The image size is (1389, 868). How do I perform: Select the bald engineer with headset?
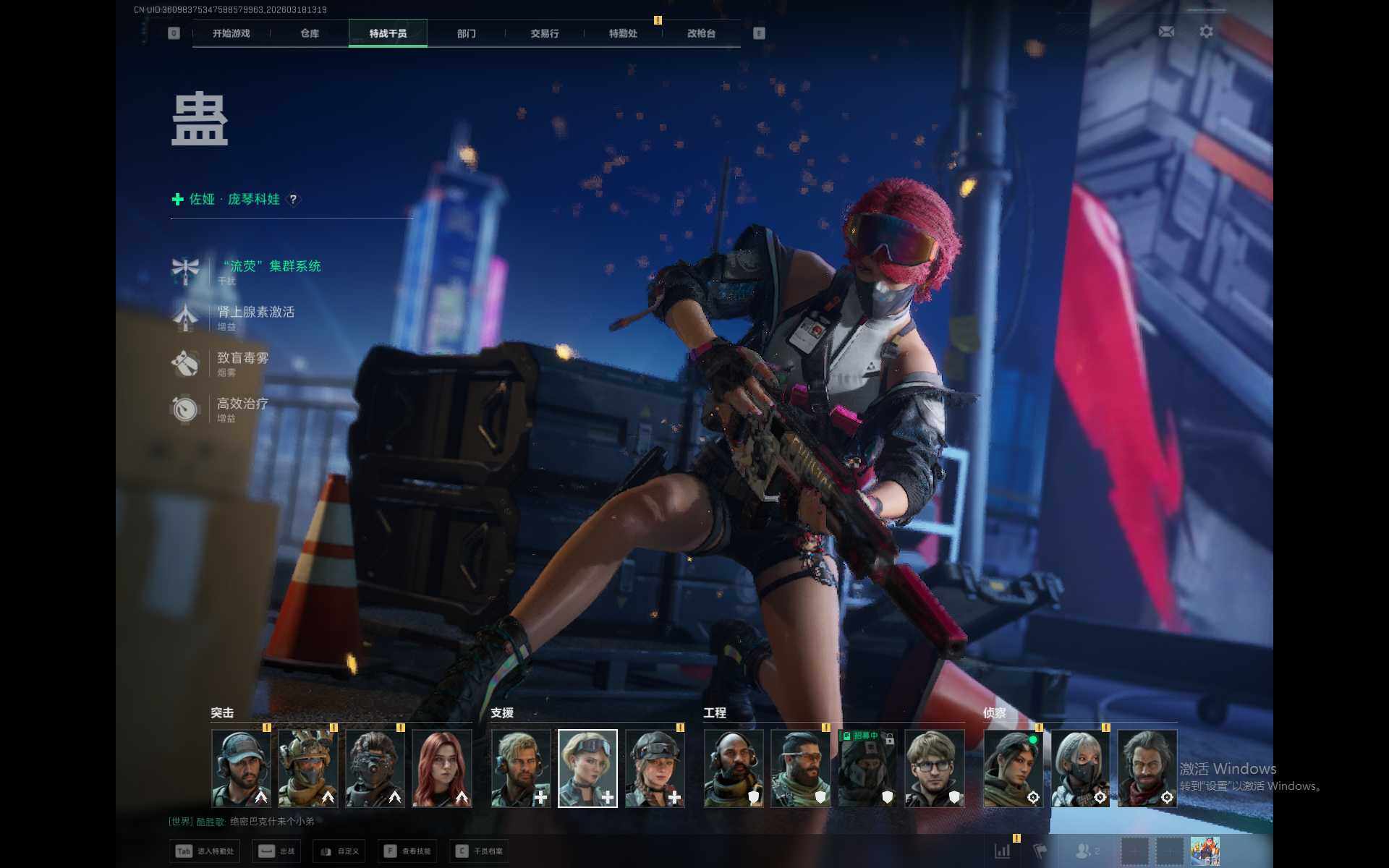pyautogui.click(x=734, y=767)
